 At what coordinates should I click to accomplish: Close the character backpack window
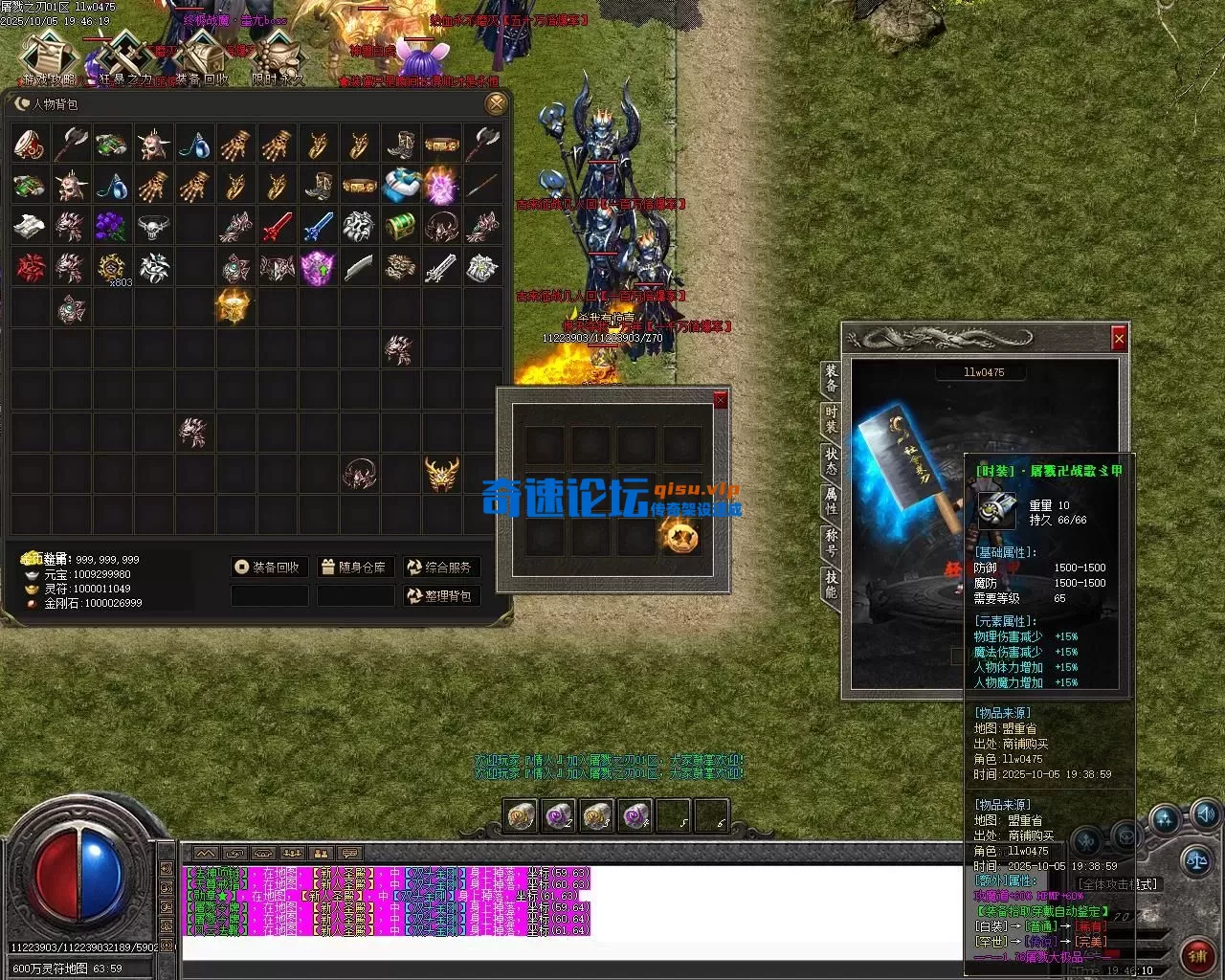click(496, 103)
